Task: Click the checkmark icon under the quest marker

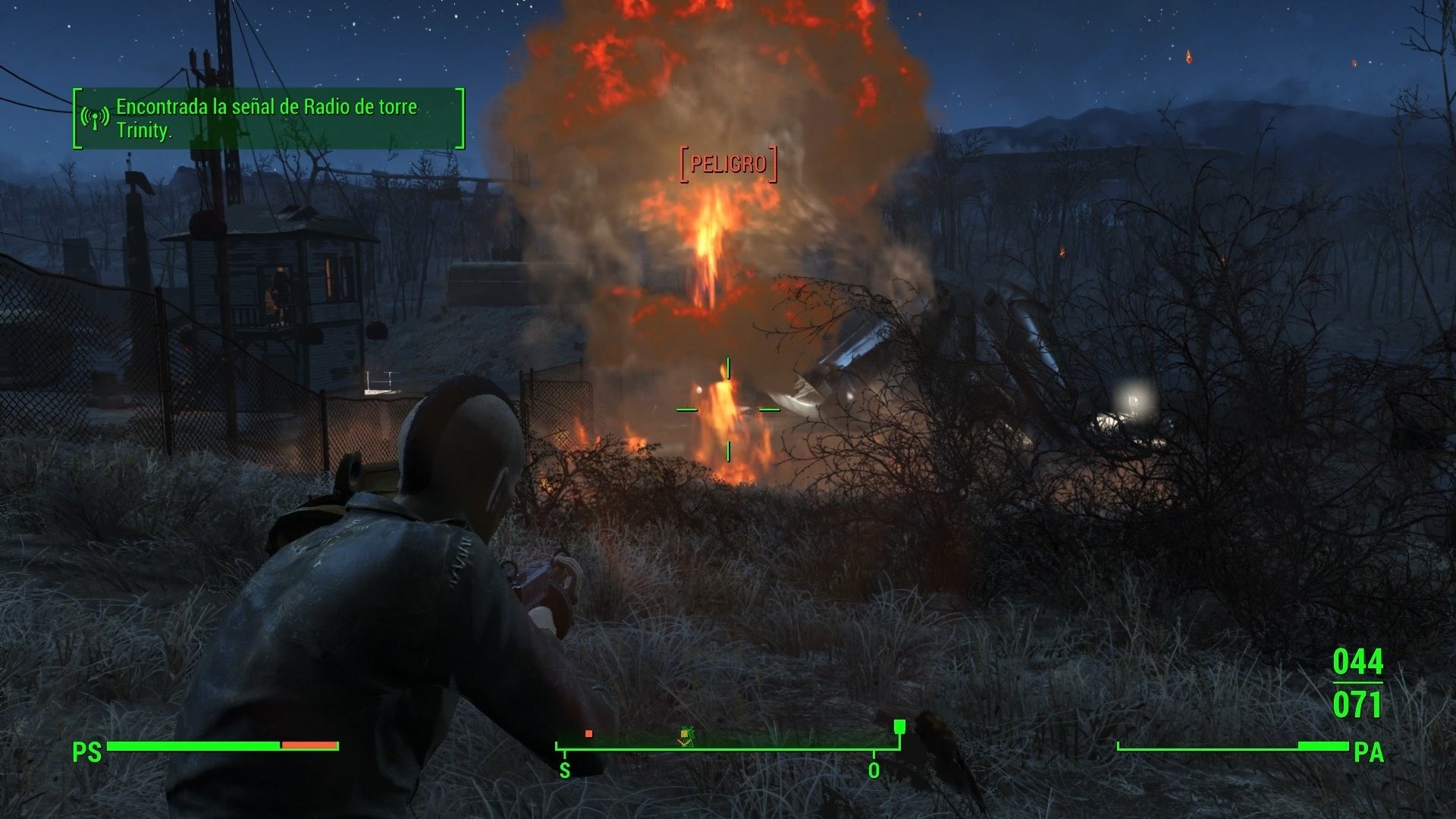Action: click(685, 743)
